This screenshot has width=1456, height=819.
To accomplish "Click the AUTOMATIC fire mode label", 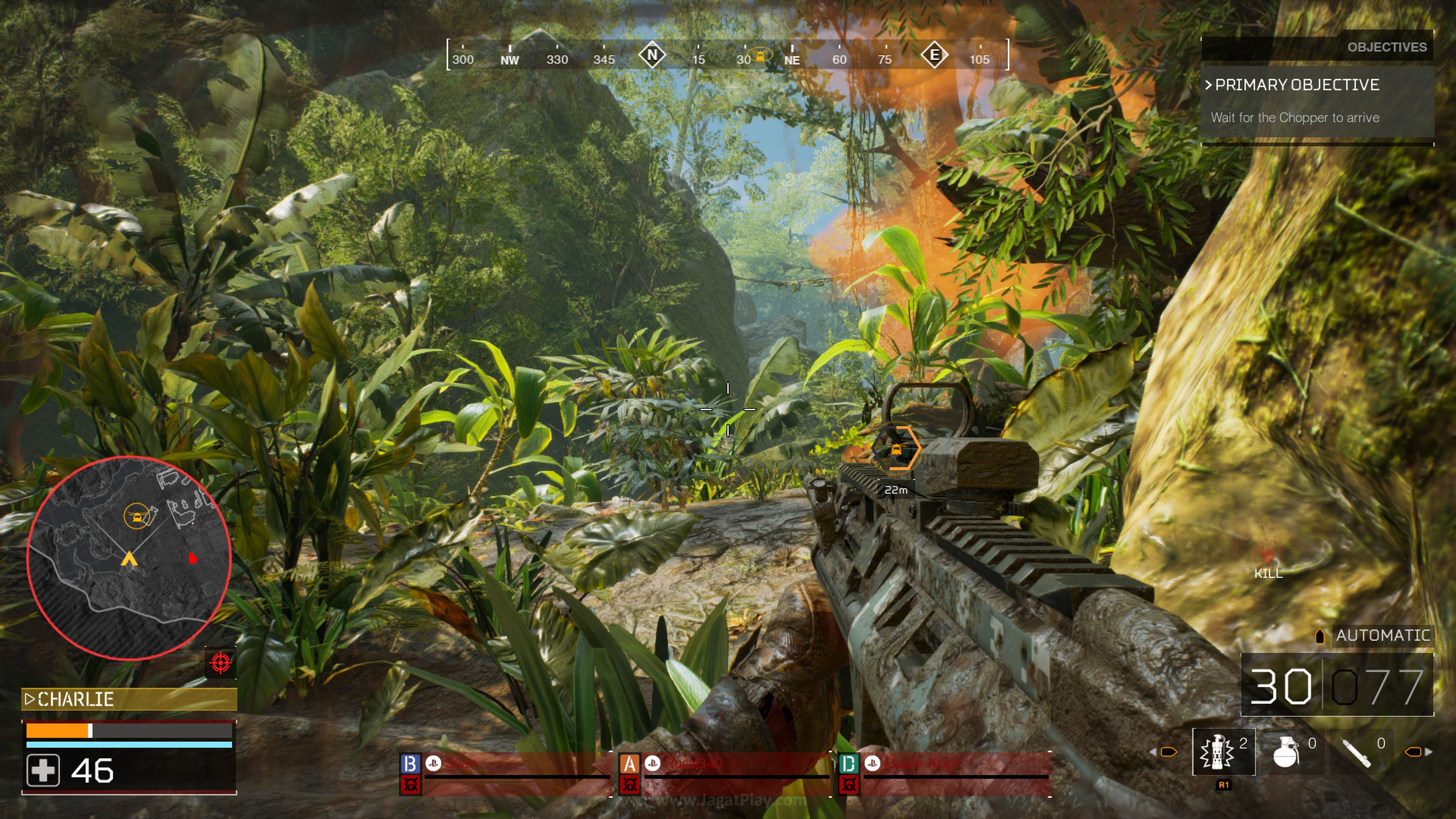I will tap(1382, 635).
